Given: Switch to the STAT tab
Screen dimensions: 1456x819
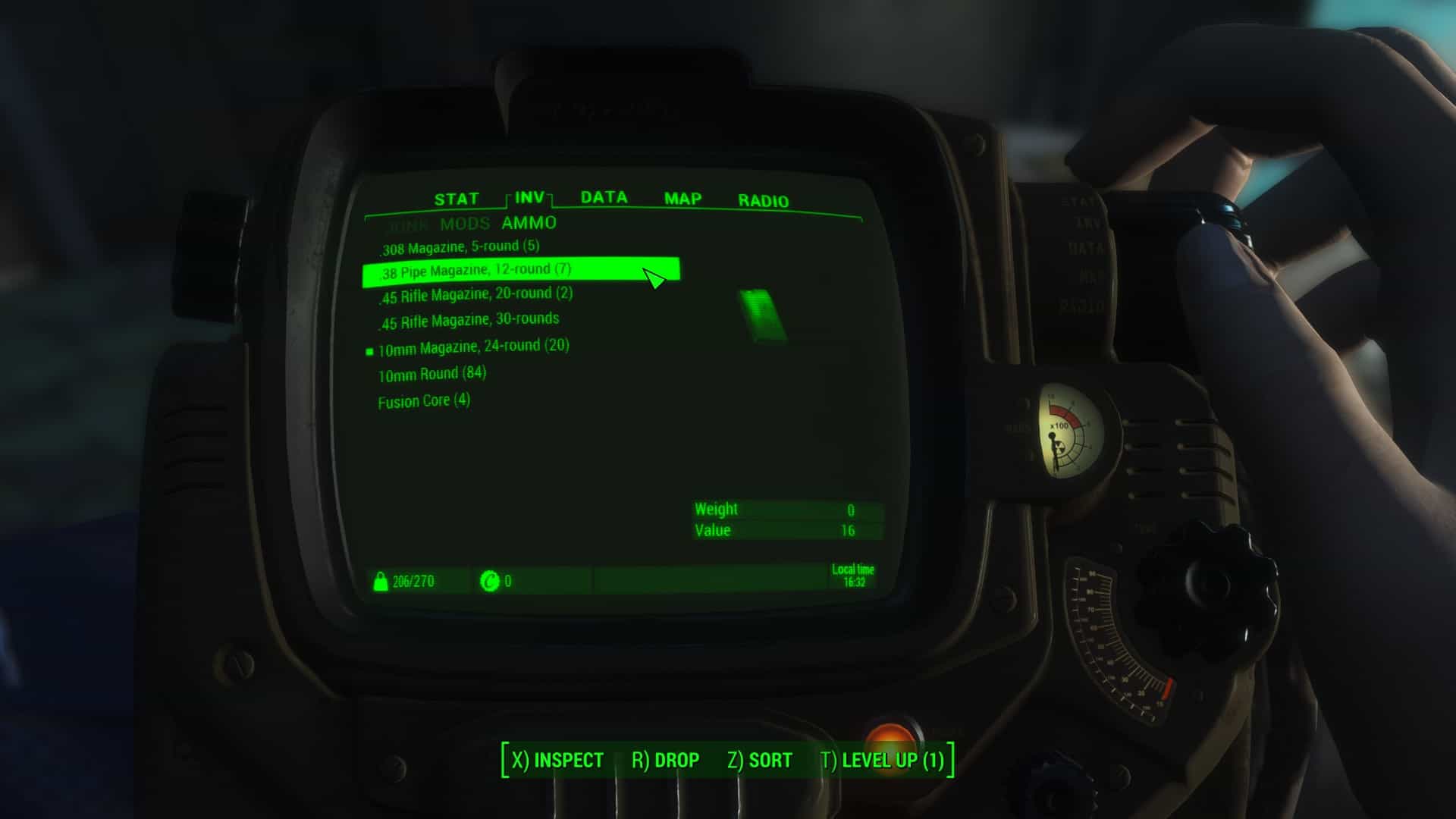Looking at the screenshot, I should (x=457, y=199).
